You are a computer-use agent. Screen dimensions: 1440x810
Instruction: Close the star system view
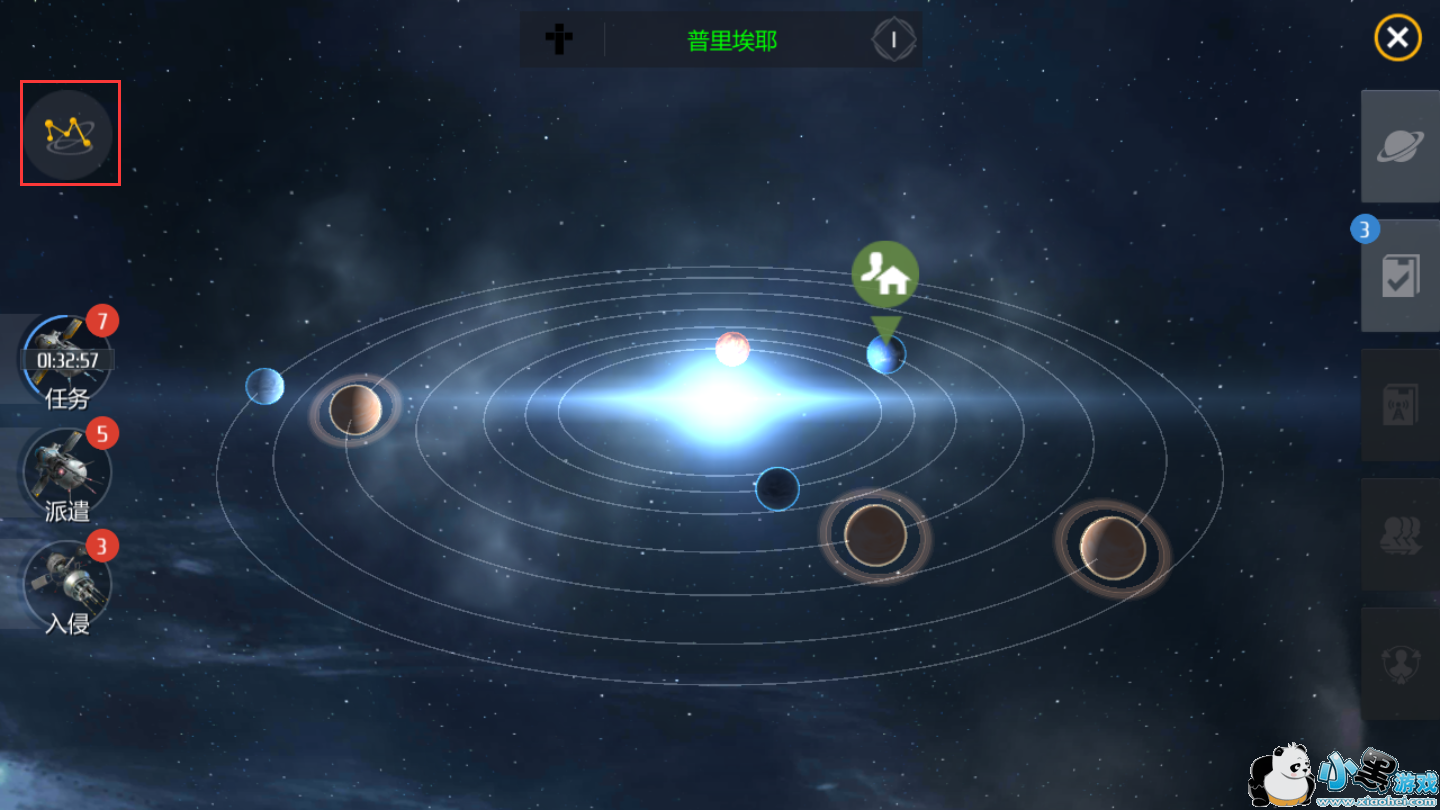point(1397,39)
